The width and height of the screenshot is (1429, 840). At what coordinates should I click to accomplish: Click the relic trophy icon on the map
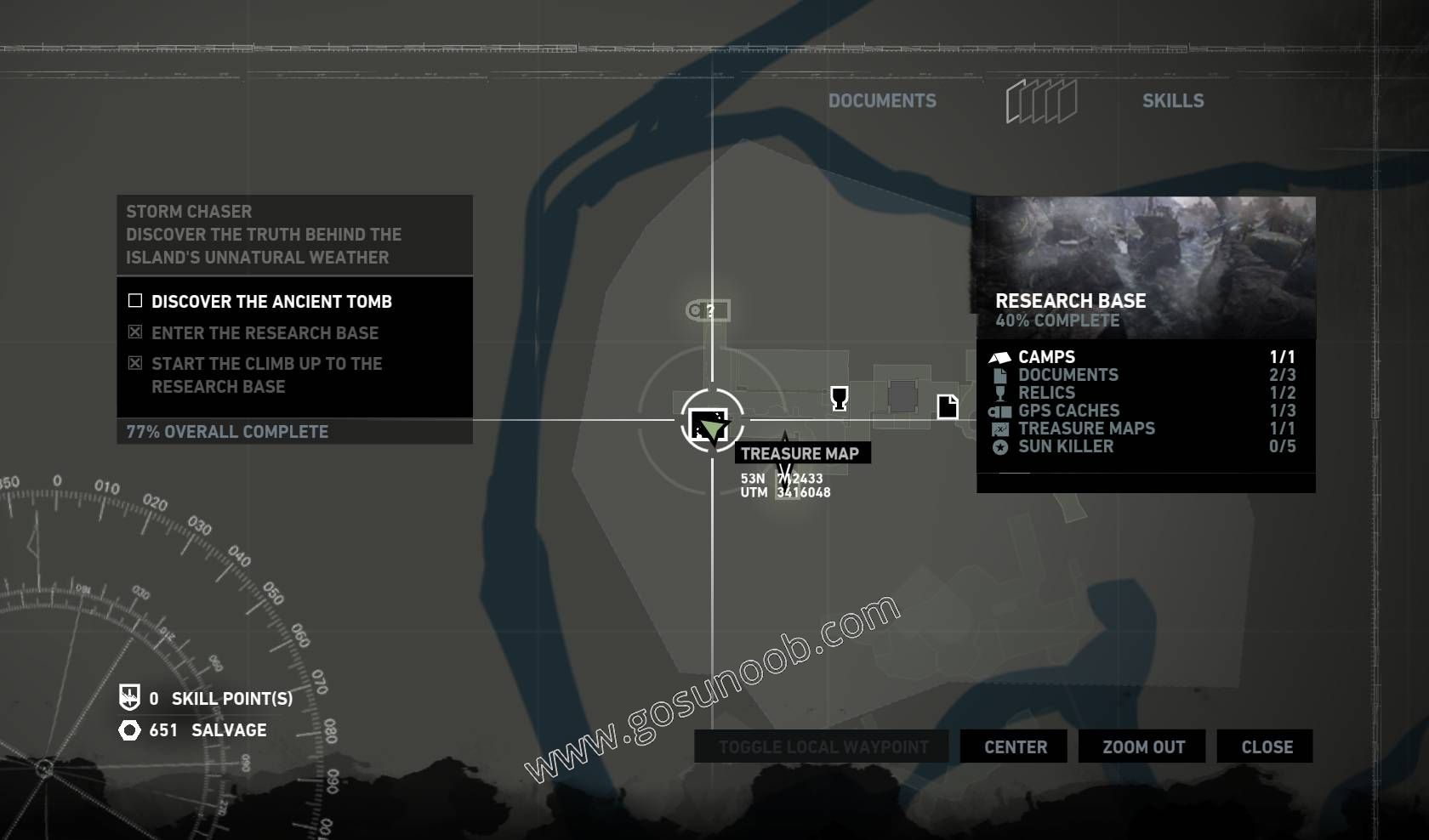click(839, 400)
